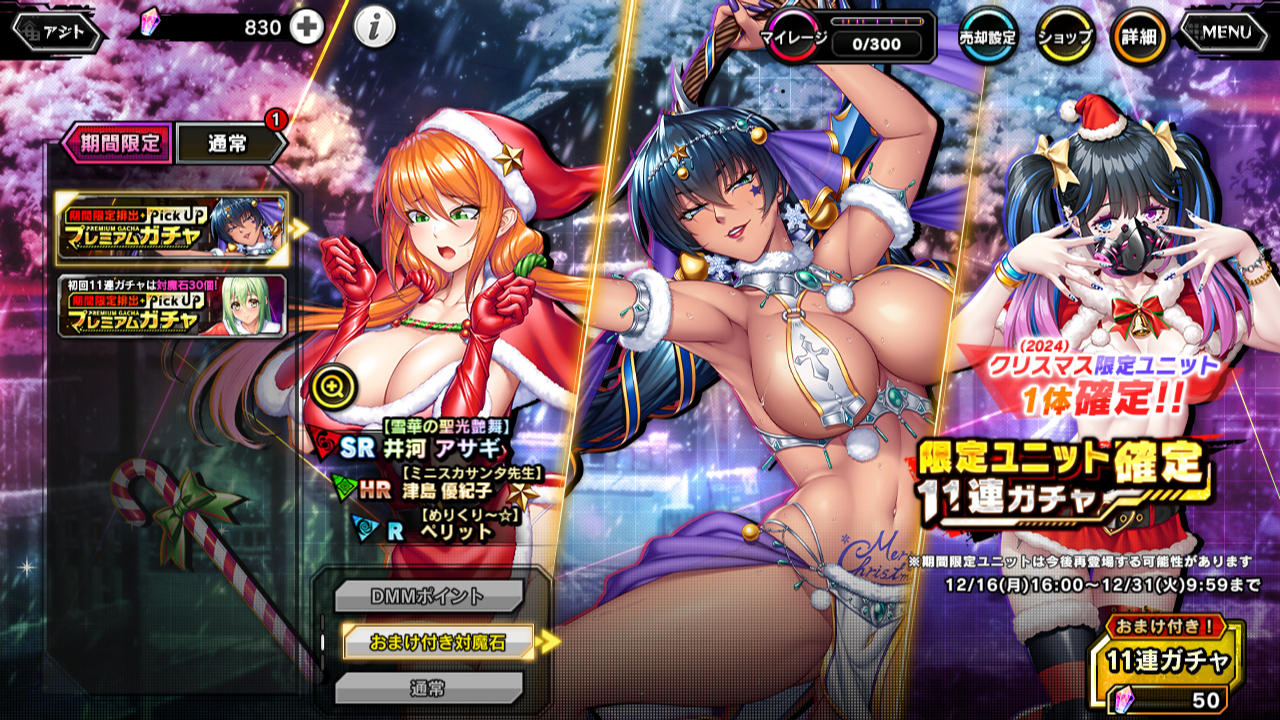
Task: Go back to the アジト base screen
Action: tap(58, 32)
